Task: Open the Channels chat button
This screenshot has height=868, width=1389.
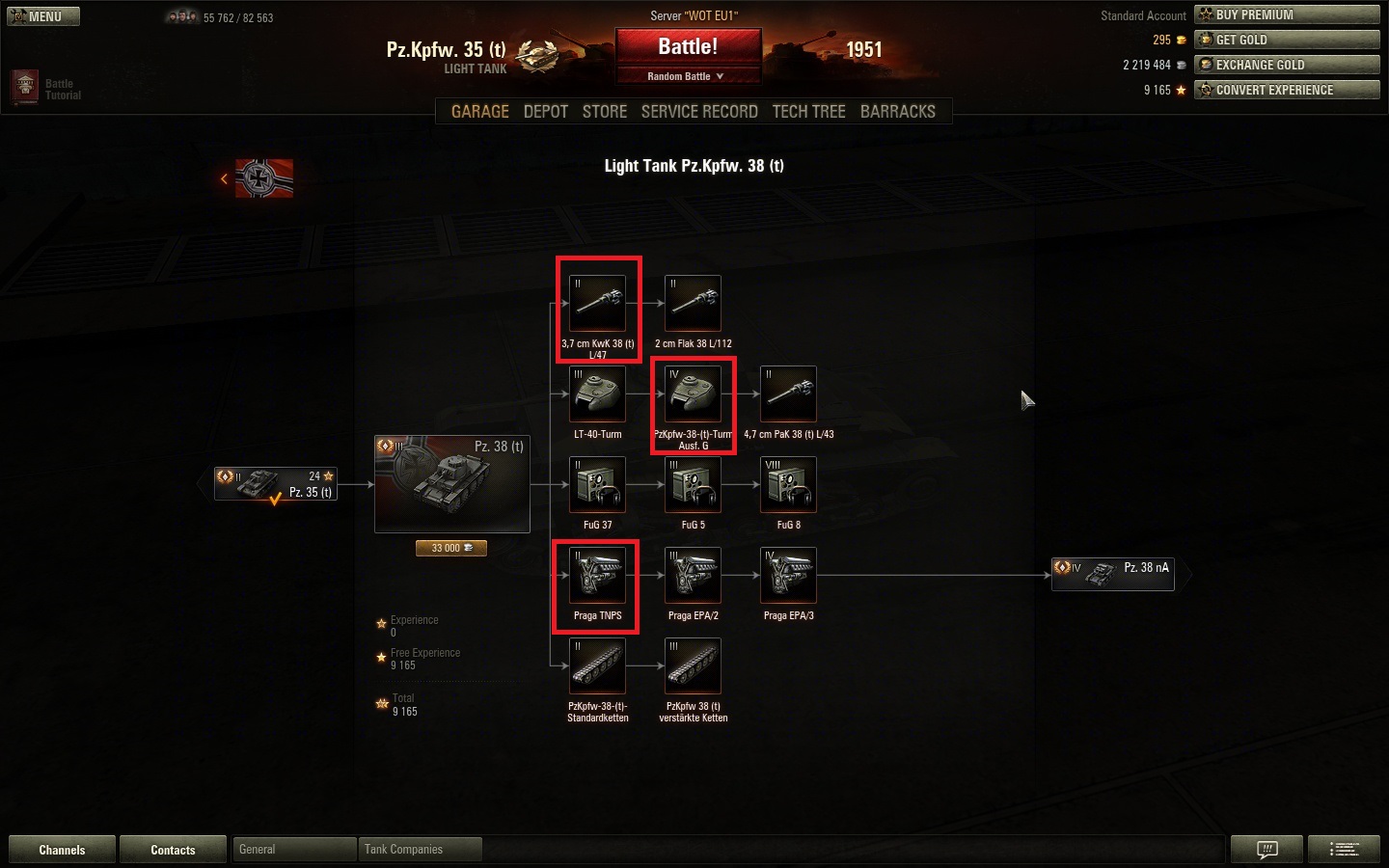Action: click(62, 850)
